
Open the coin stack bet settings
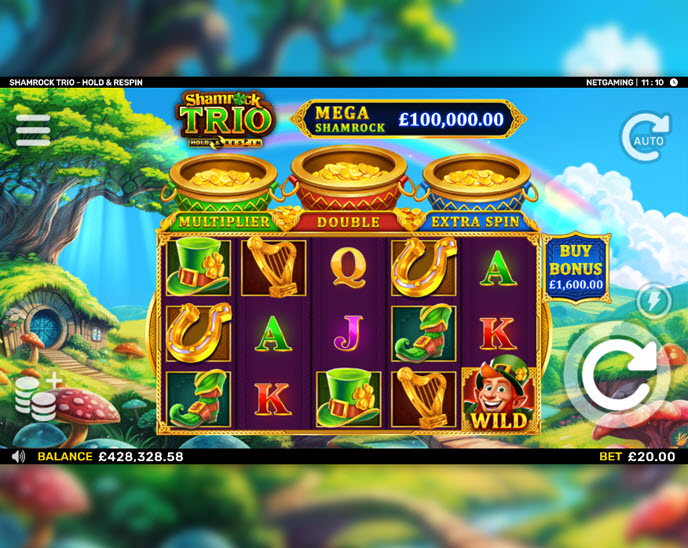35,397
